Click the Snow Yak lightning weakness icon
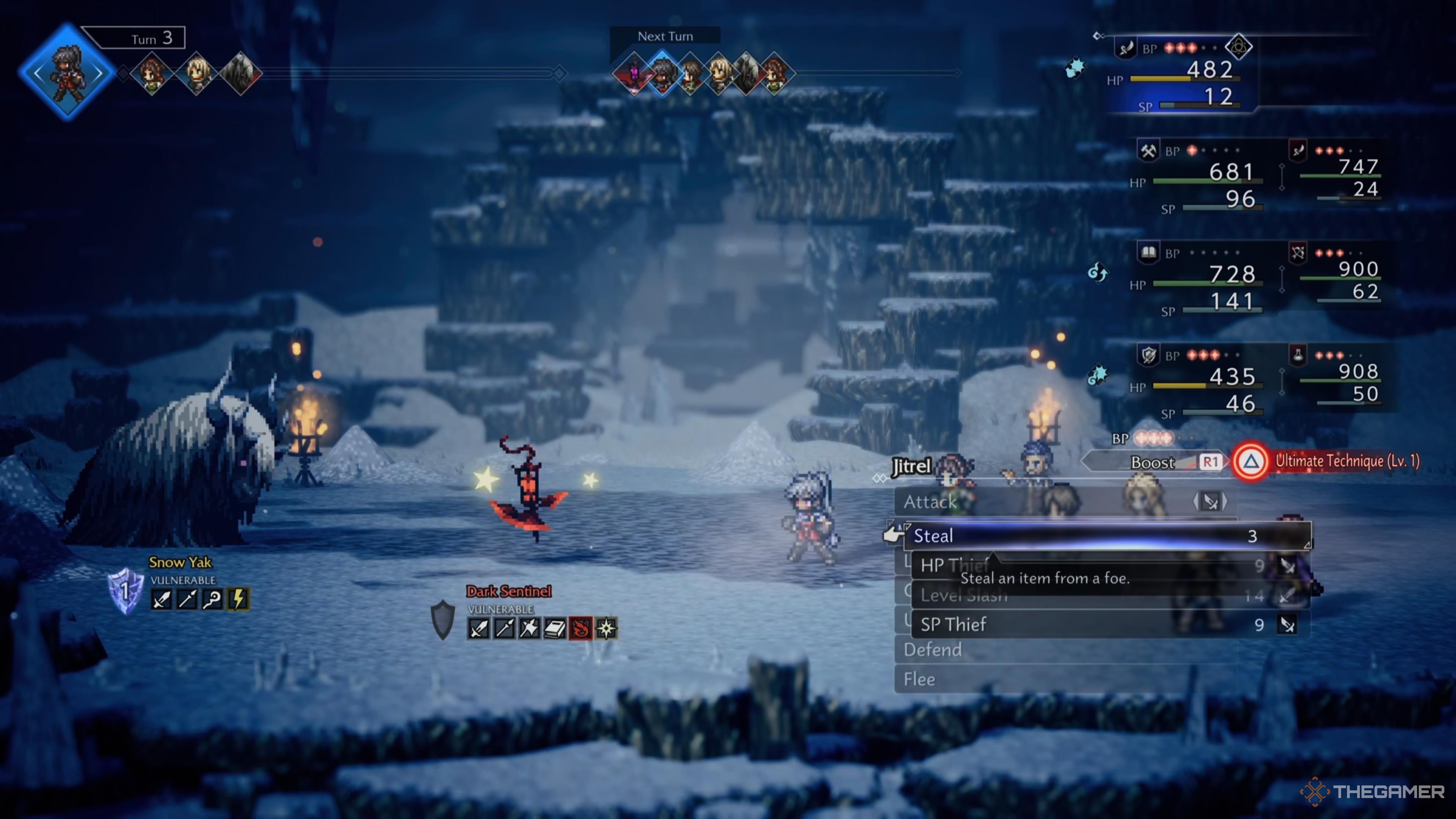 [x=238, y=599]
